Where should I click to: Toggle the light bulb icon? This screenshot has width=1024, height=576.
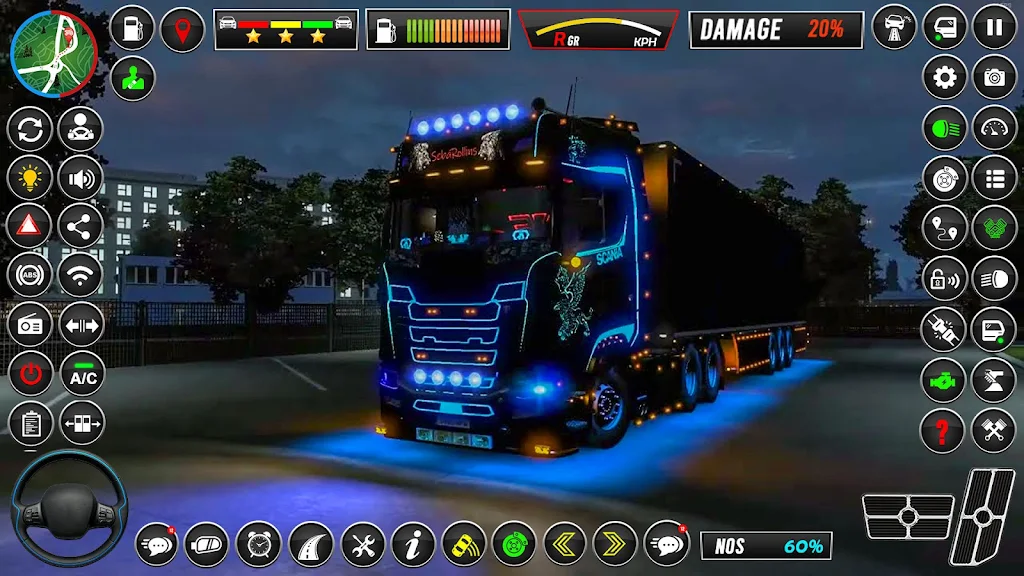31,178
